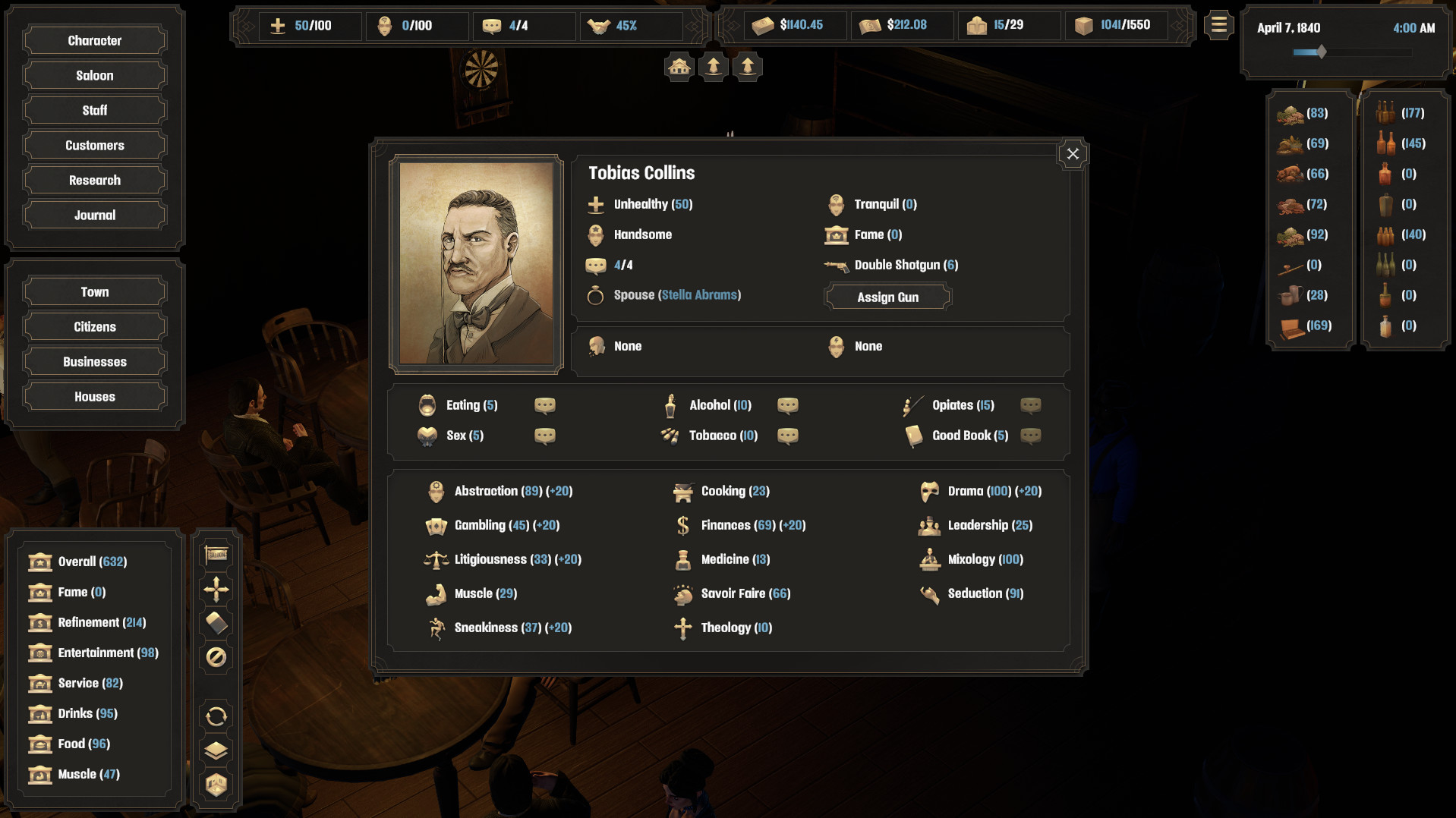This screenshot has height=818, width=1456.
Task: Select the Eraser tool
Action: (x=216, y=622)
